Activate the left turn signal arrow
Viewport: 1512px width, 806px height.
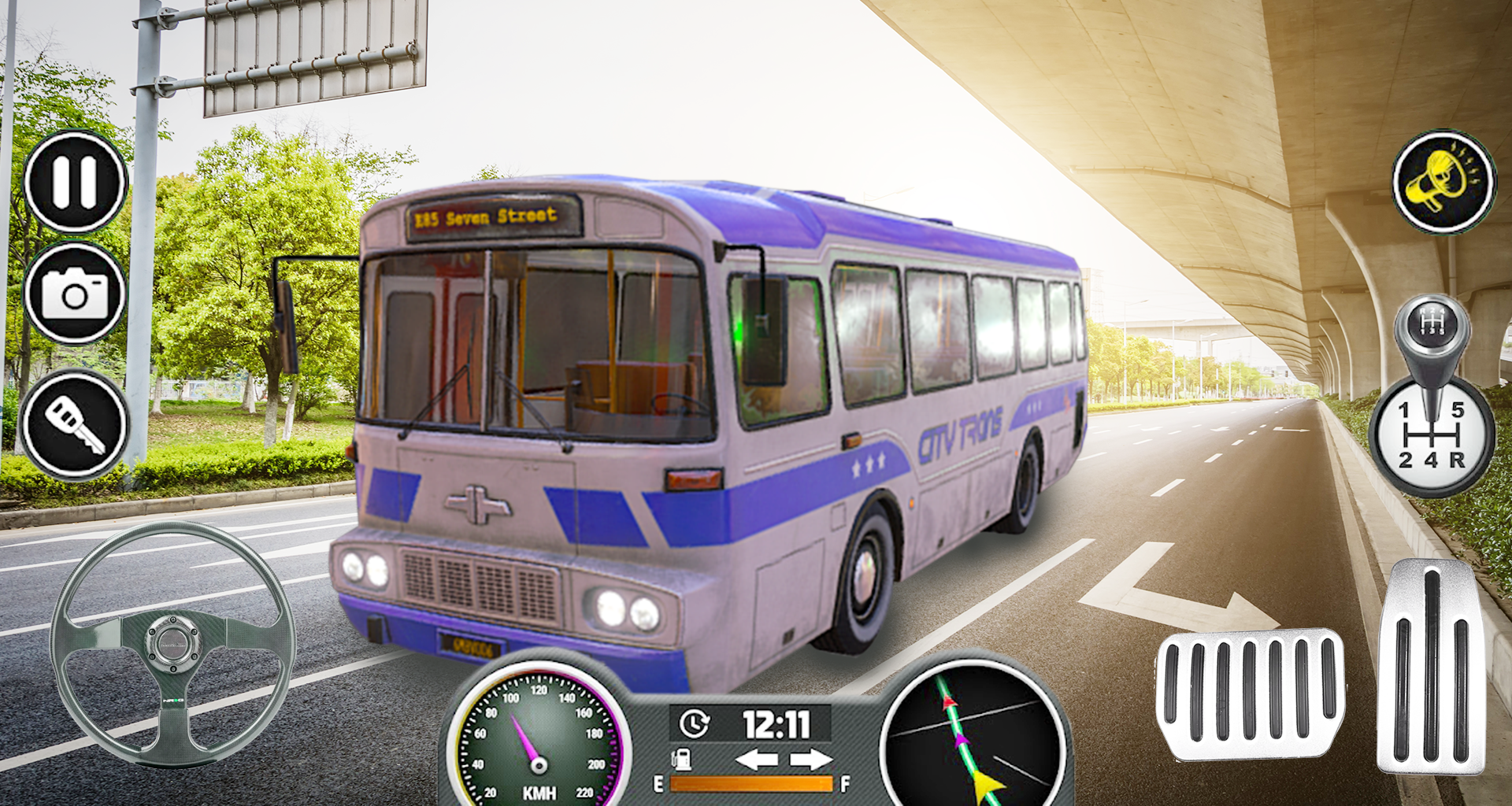(756, 760)
